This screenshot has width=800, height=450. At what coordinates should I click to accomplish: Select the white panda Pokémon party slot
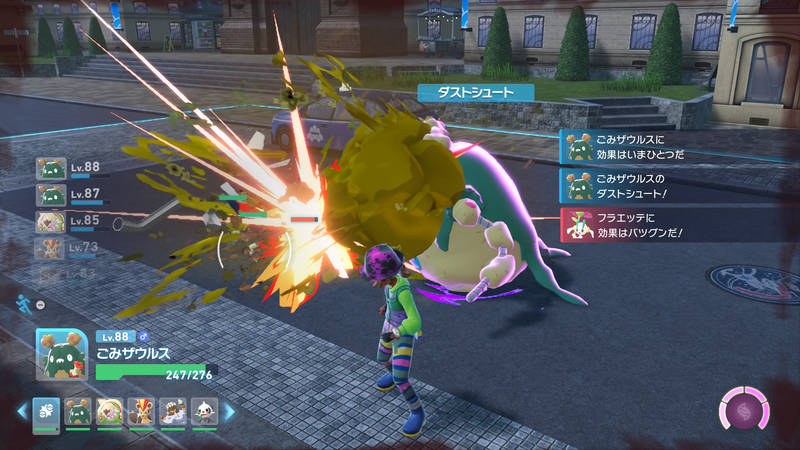pyautogui.click(x=203, y=411)
